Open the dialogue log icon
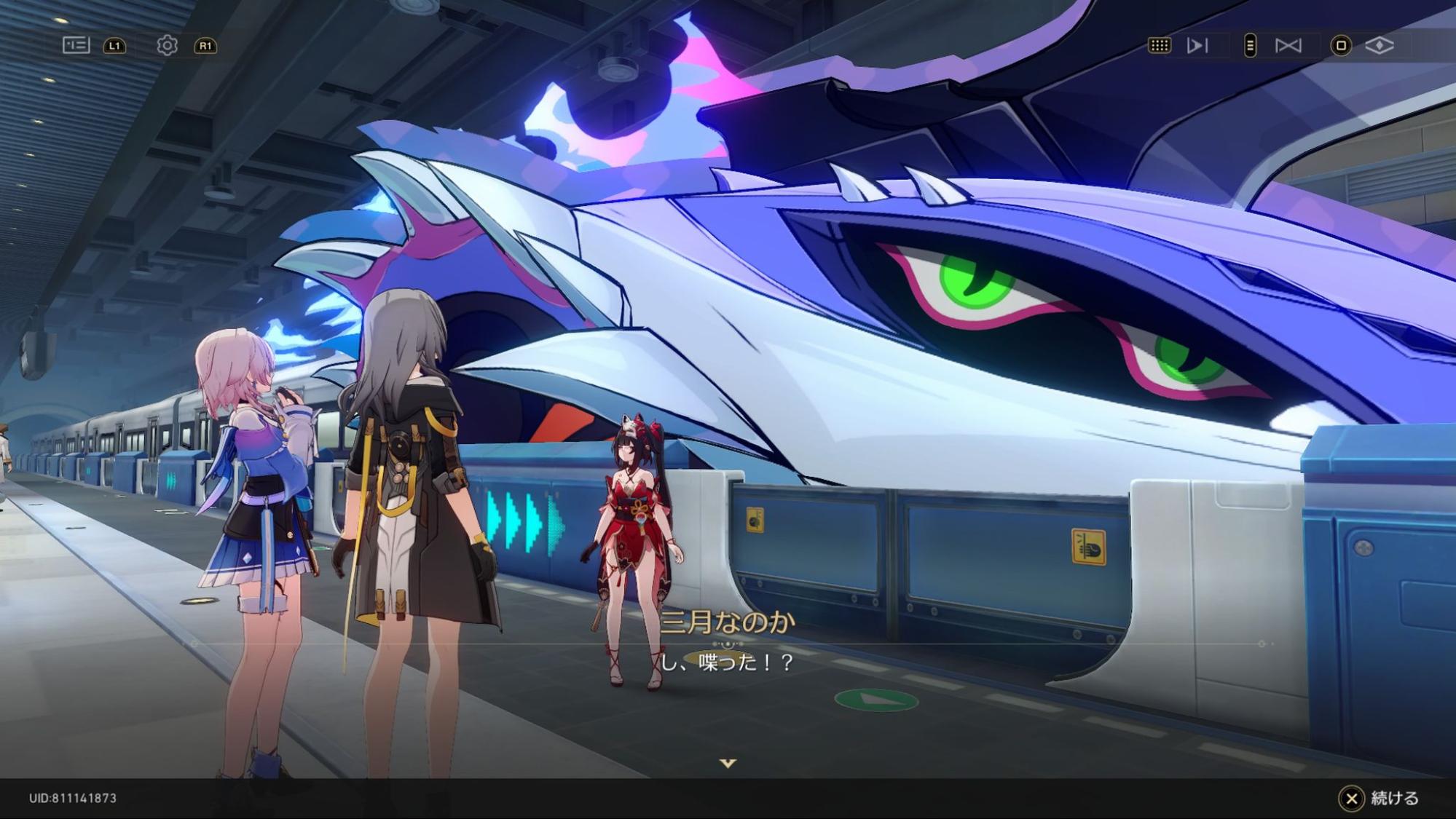Screen dimensions: 1456x819 (76, 45)
